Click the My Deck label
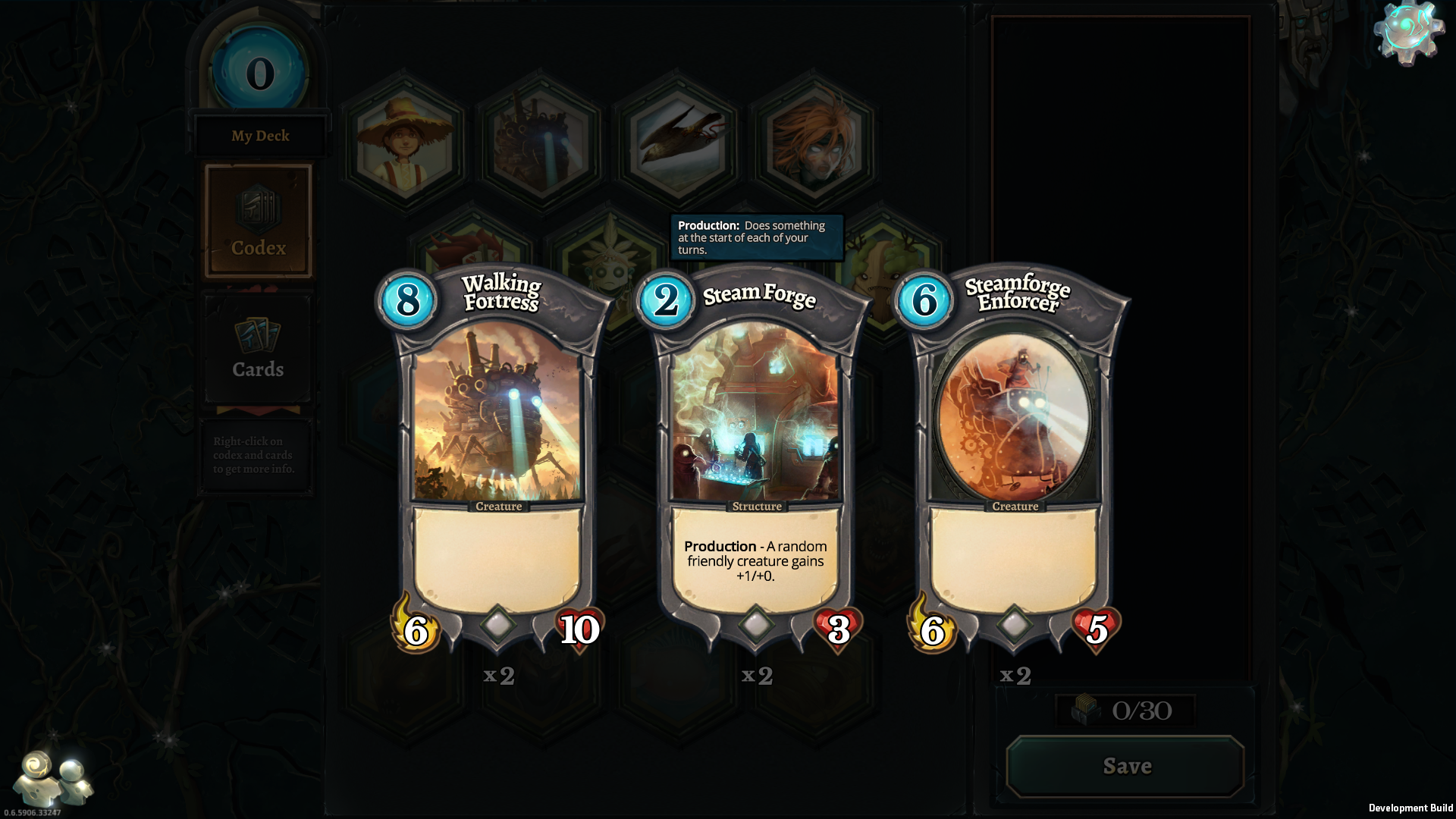 (x=260, y=136)
